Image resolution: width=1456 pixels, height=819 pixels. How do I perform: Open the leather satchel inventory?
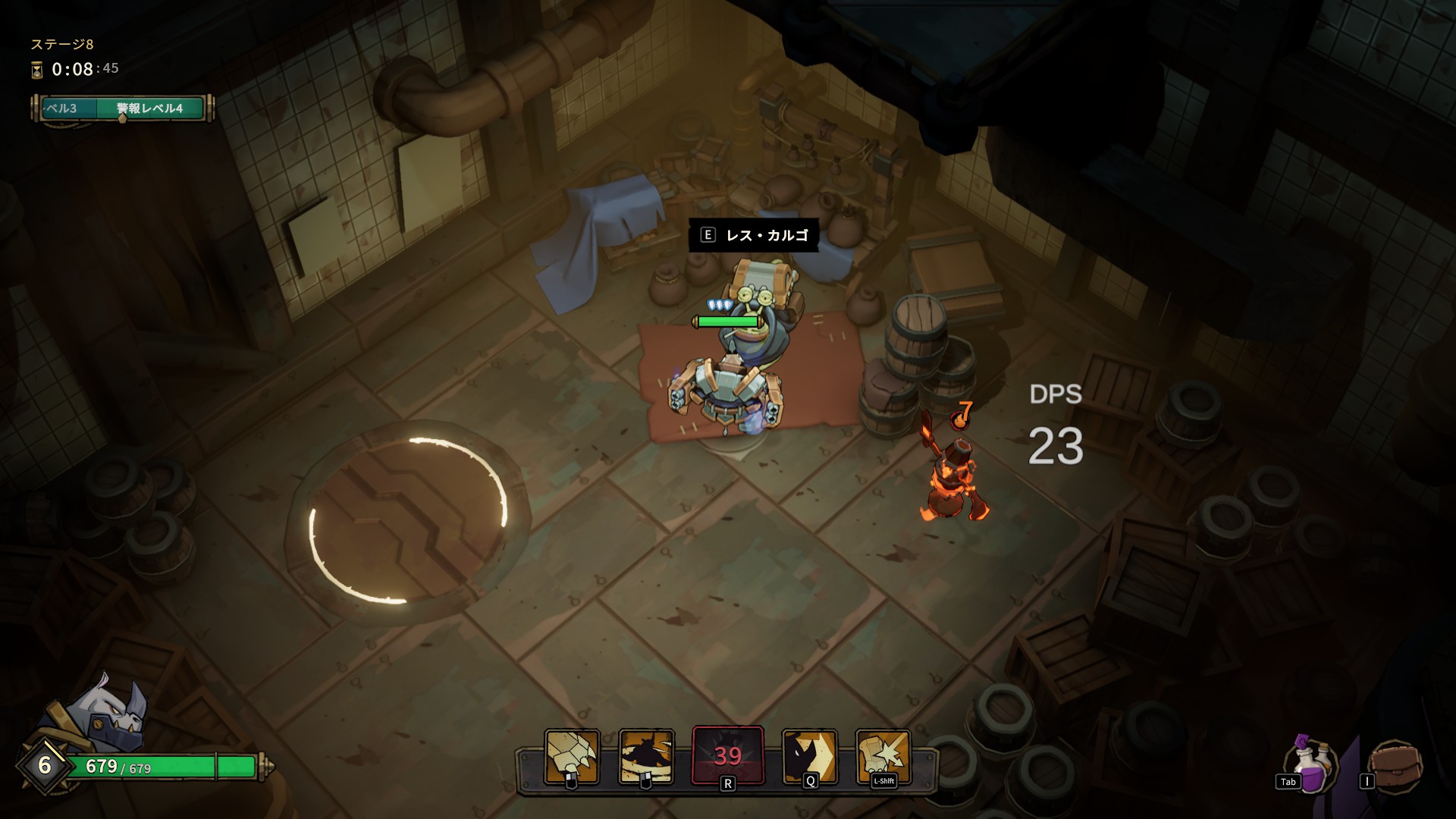[1397, 766]
